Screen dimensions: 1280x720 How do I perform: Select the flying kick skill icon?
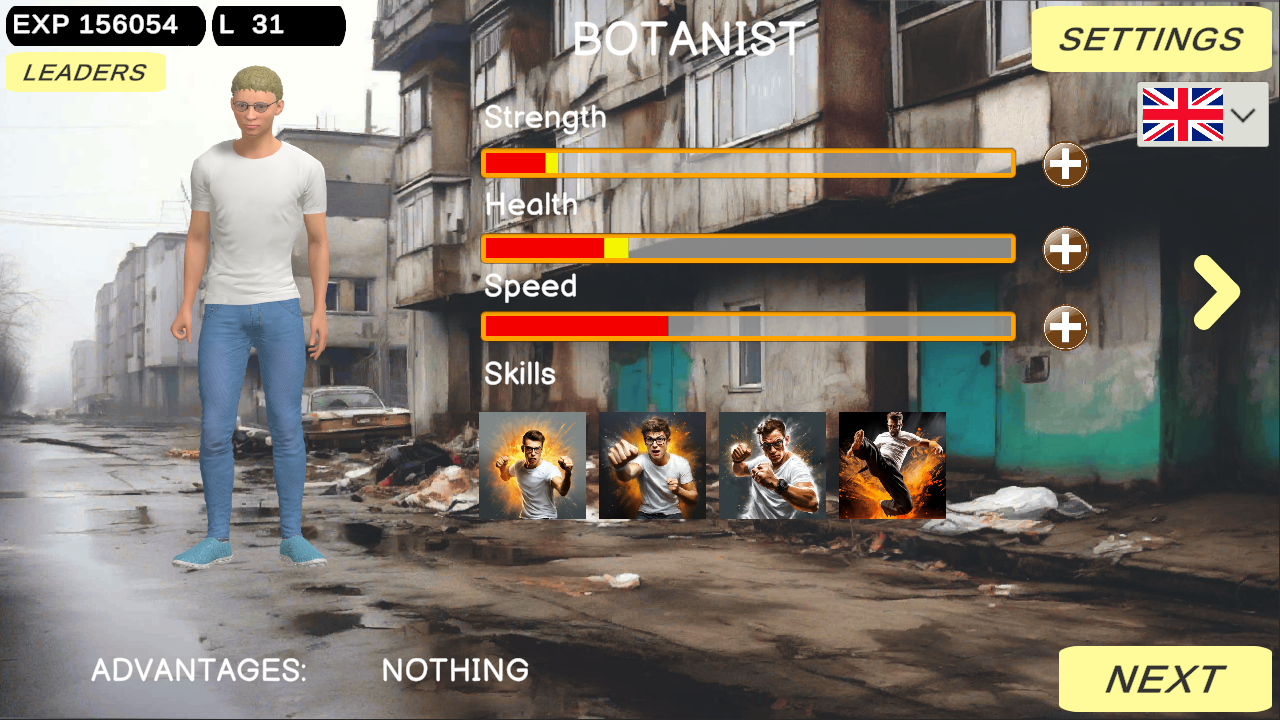pos(892,465)
